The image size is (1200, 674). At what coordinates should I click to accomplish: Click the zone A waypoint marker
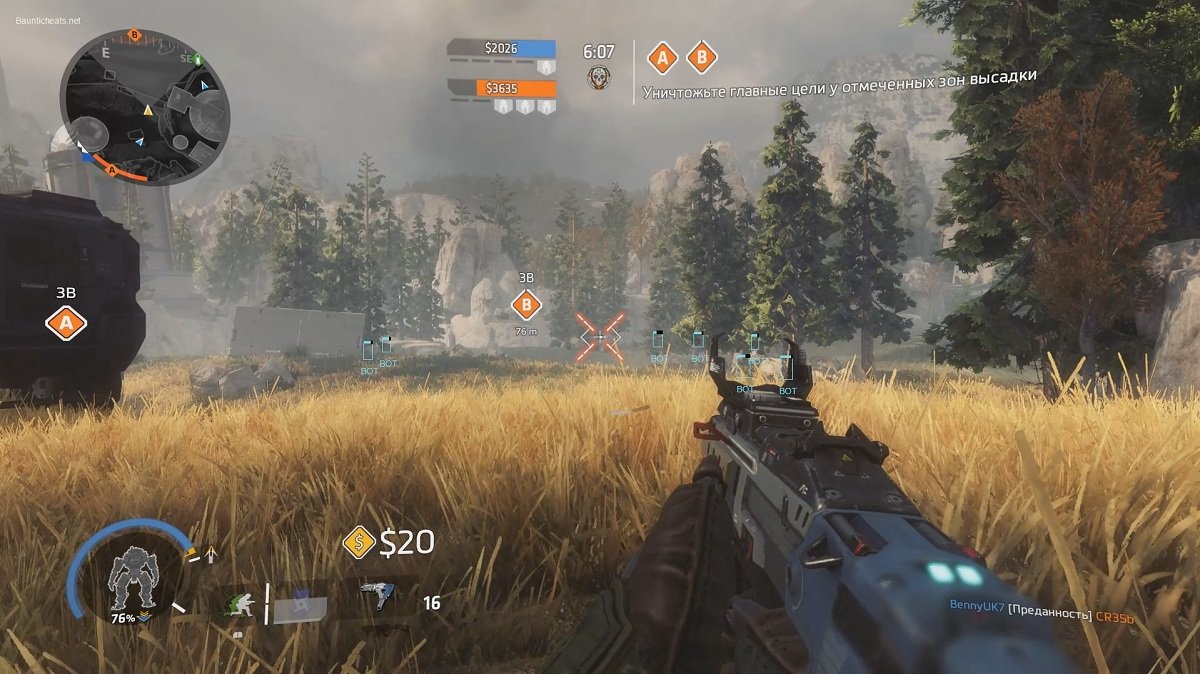(66, 323)
